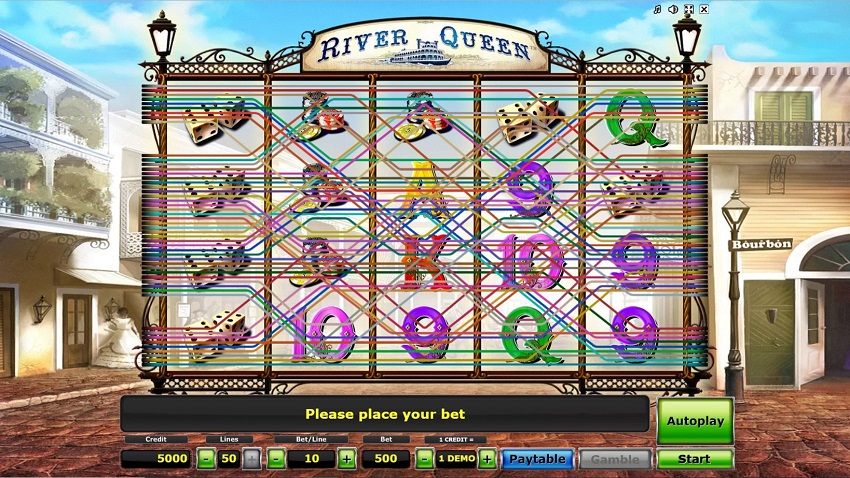The width and height of the screenshot is (850, 478).
Task: Raise the Bet/Line amount
Action: [346, 459]
